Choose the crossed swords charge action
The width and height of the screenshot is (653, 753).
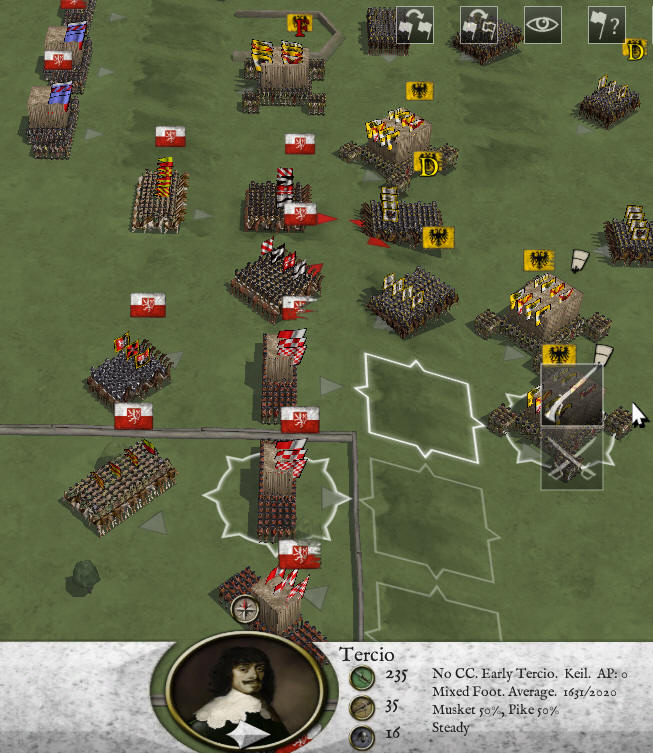572,459
